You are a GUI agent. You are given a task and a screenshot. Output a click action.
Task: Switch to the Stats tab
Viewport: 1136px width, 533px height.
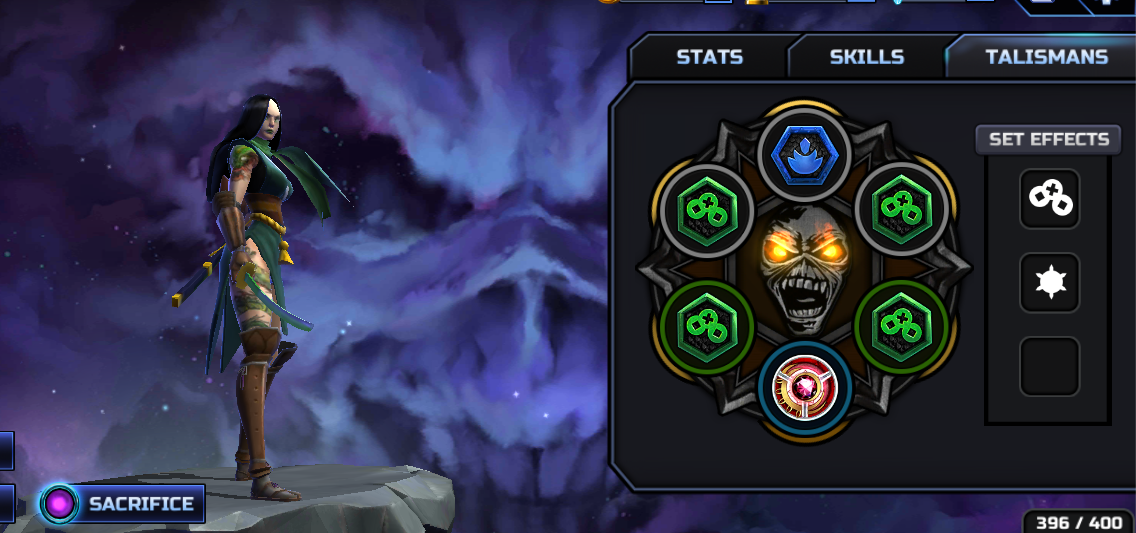click(x=709, y=57)
